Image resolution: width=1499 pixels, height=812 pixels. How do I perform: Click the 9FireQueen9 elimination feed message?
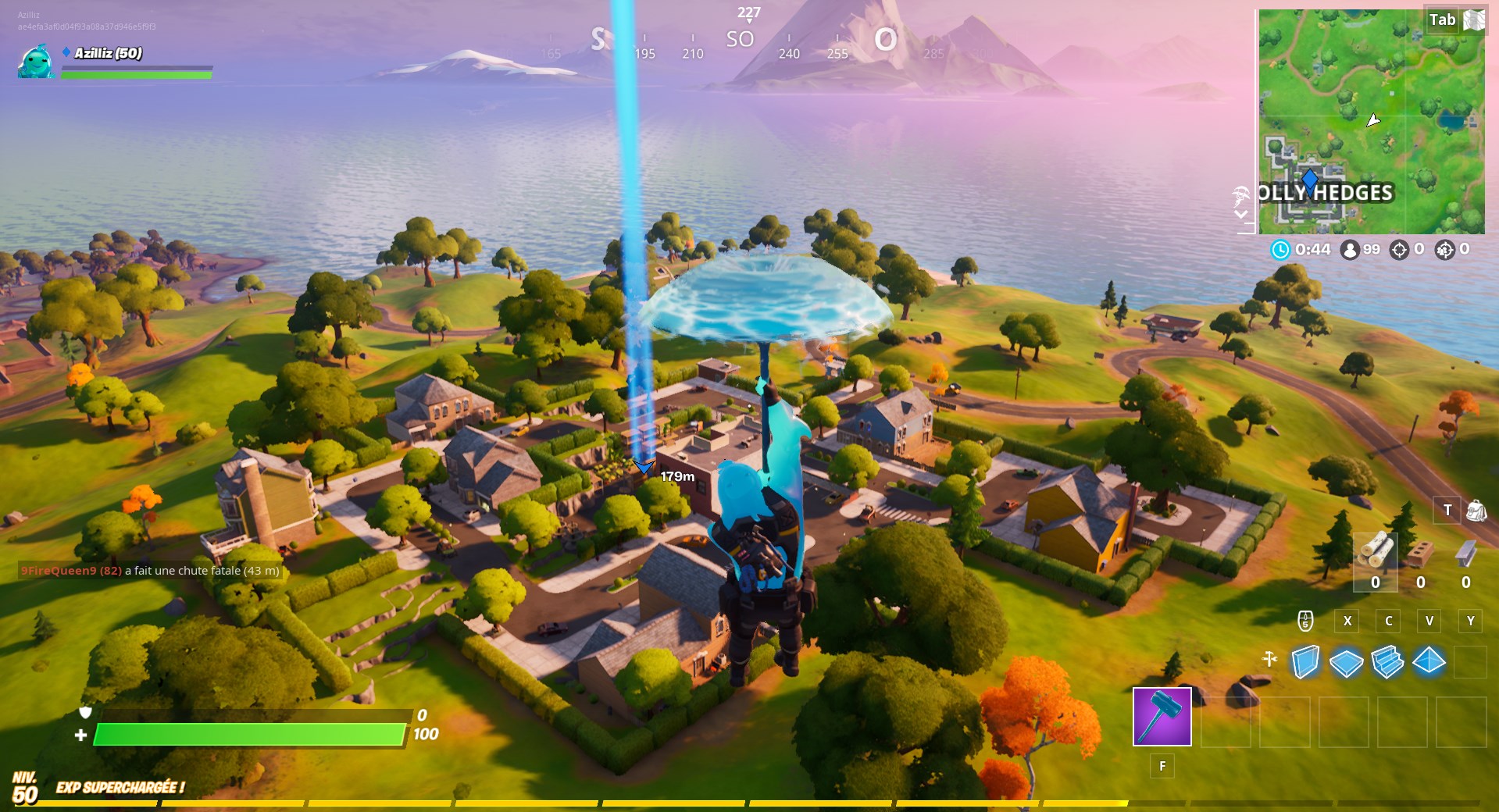click(x=148, y=572)
